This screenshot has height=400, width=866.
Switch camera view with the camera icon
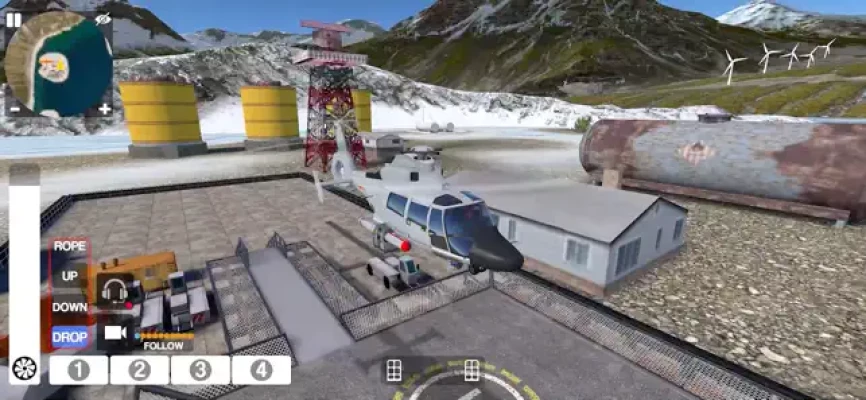pyautogui.click(x=115, y=333)
